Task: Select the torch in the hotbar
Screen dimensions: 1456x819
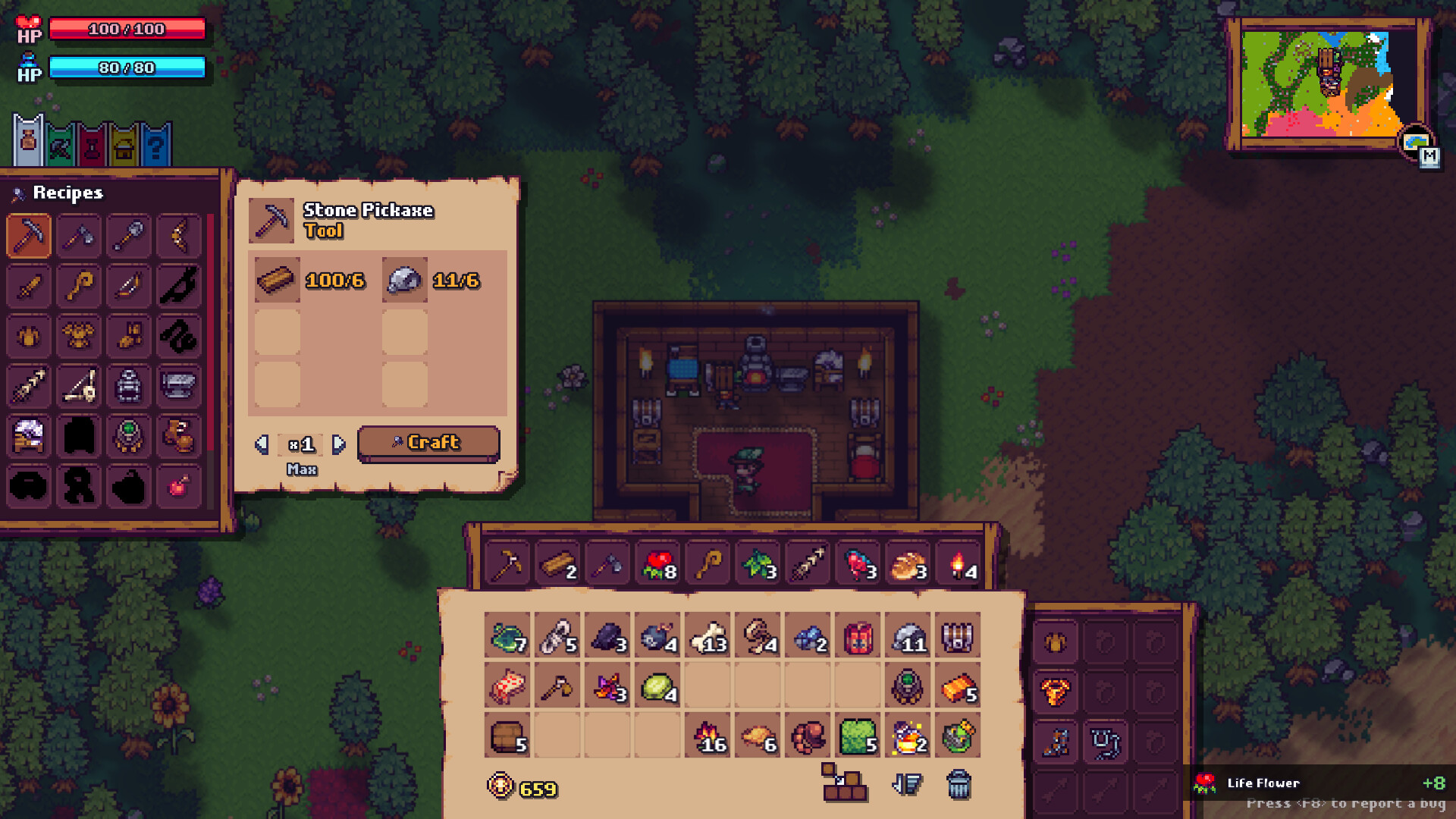Action: 961,563
